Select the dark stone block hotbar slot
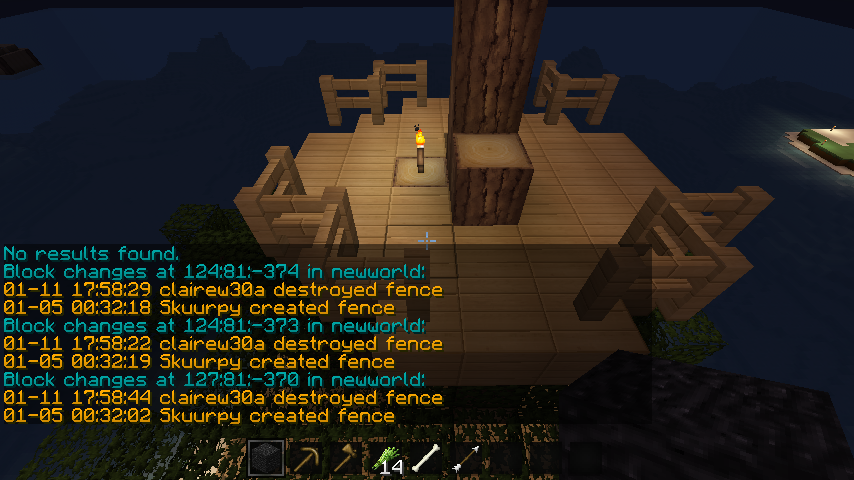Viewport: 854px width, 480px height. coord(266,459)
